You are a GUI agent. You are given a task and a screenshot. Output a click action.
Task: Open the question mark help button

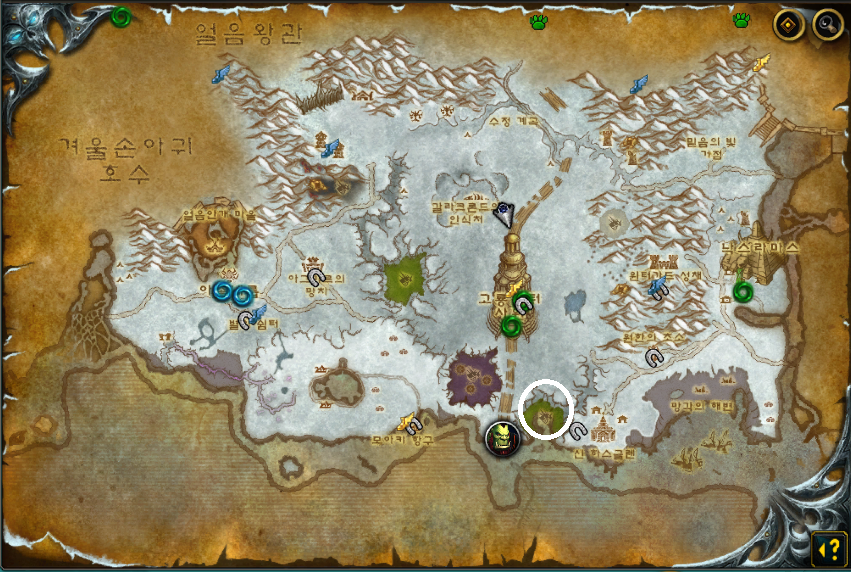click(x=828, y=548)
